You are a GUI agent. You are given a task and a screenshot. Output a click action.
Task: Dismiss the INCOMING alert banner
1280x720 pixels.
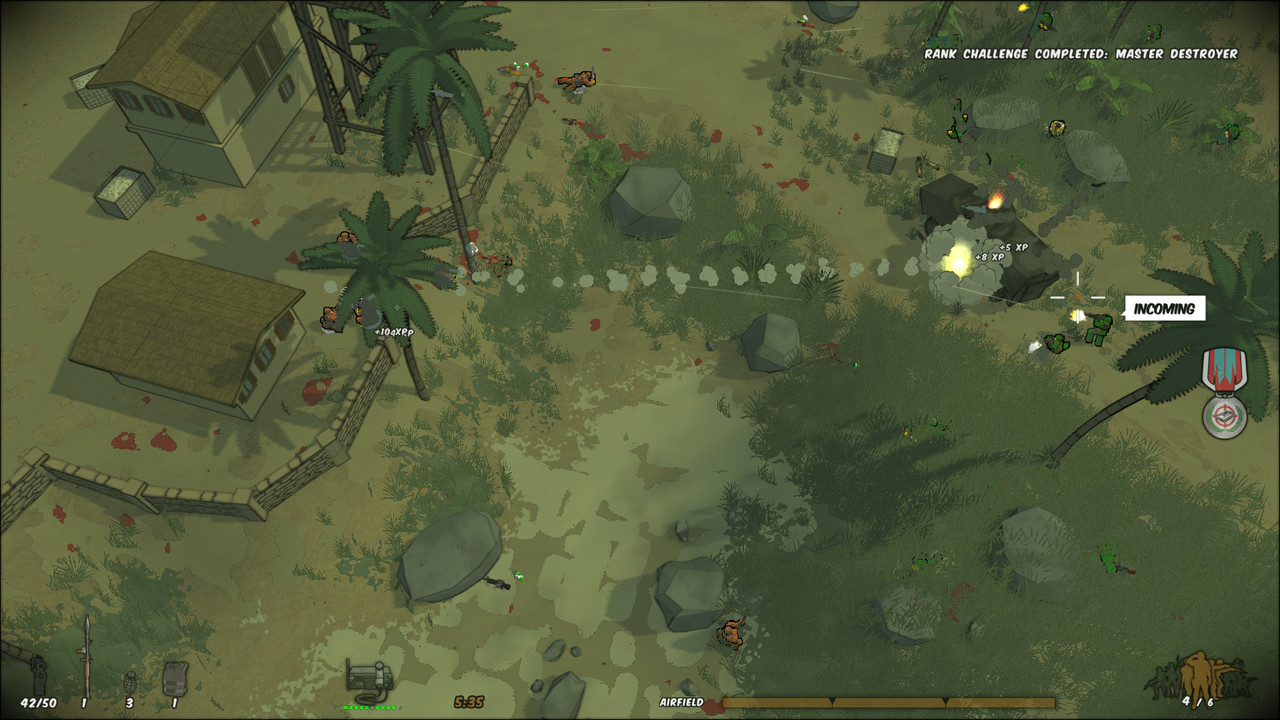pos(1165,309)
